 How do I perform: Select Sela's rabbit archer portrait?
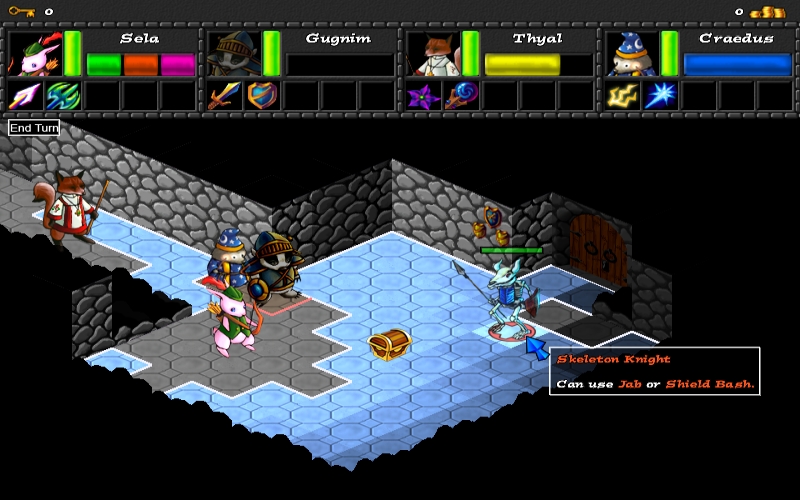(x=34, y=53)
